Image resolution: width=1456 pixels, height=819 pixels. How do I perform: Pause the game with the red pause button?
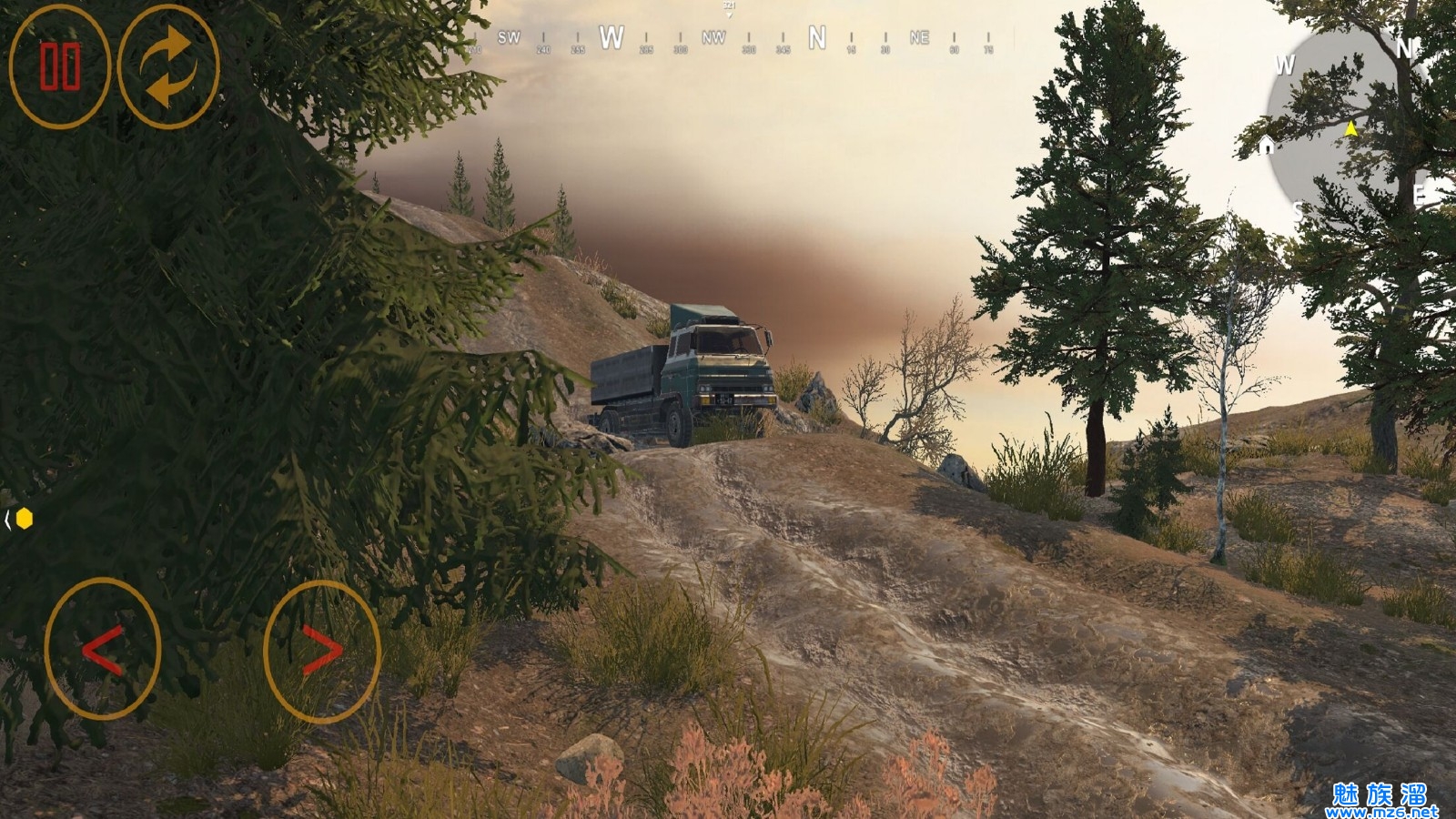tap(59, 66)
